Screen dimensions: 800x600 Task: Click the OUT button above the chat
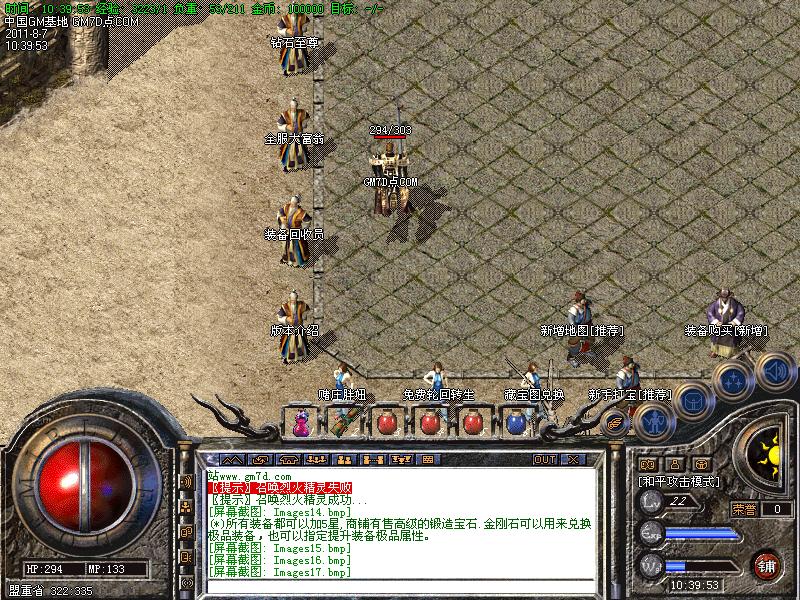[x=545, y=459]
